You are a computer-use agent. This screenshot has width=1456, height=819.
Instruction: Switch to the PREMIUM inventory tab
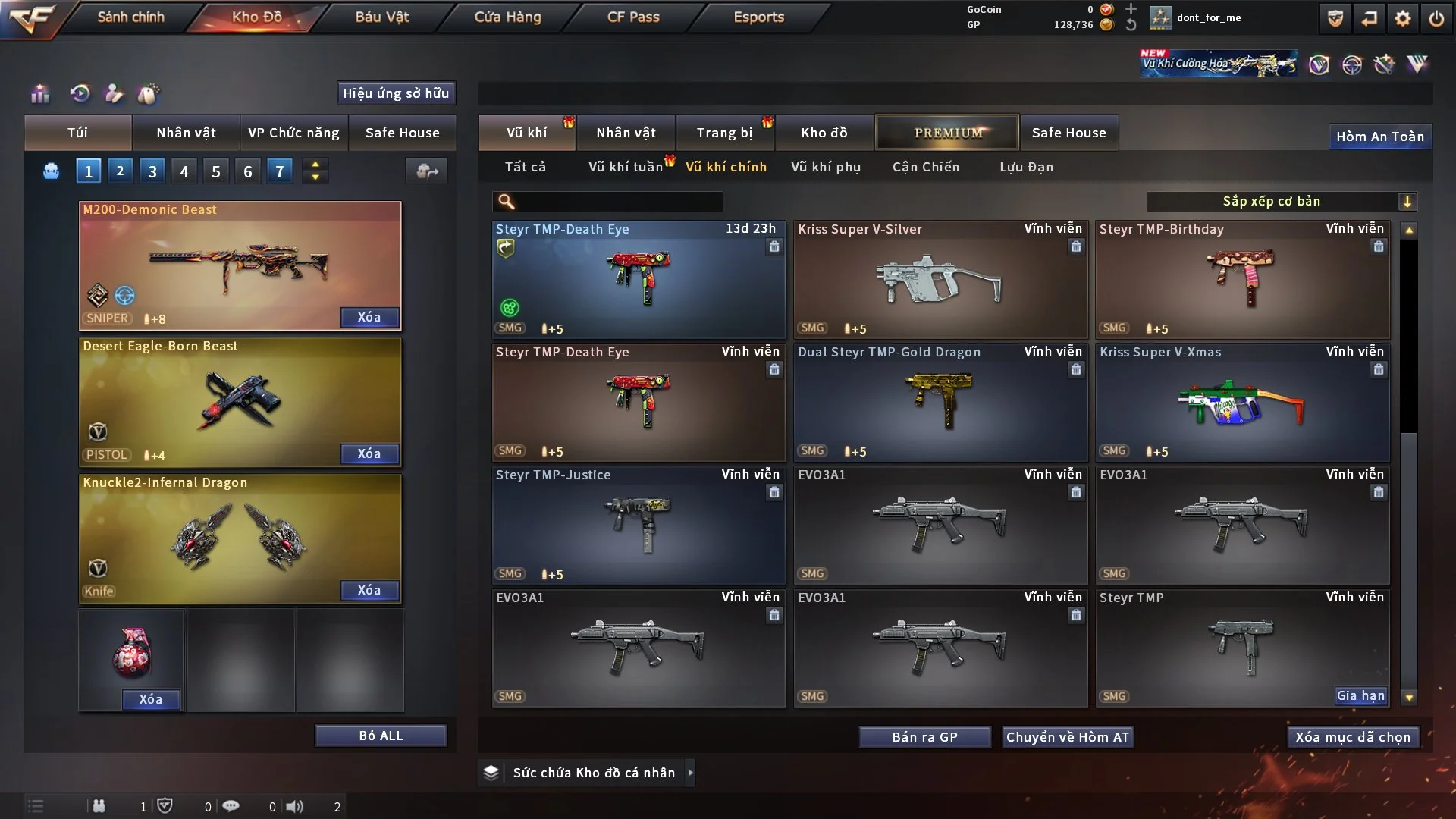947,133
